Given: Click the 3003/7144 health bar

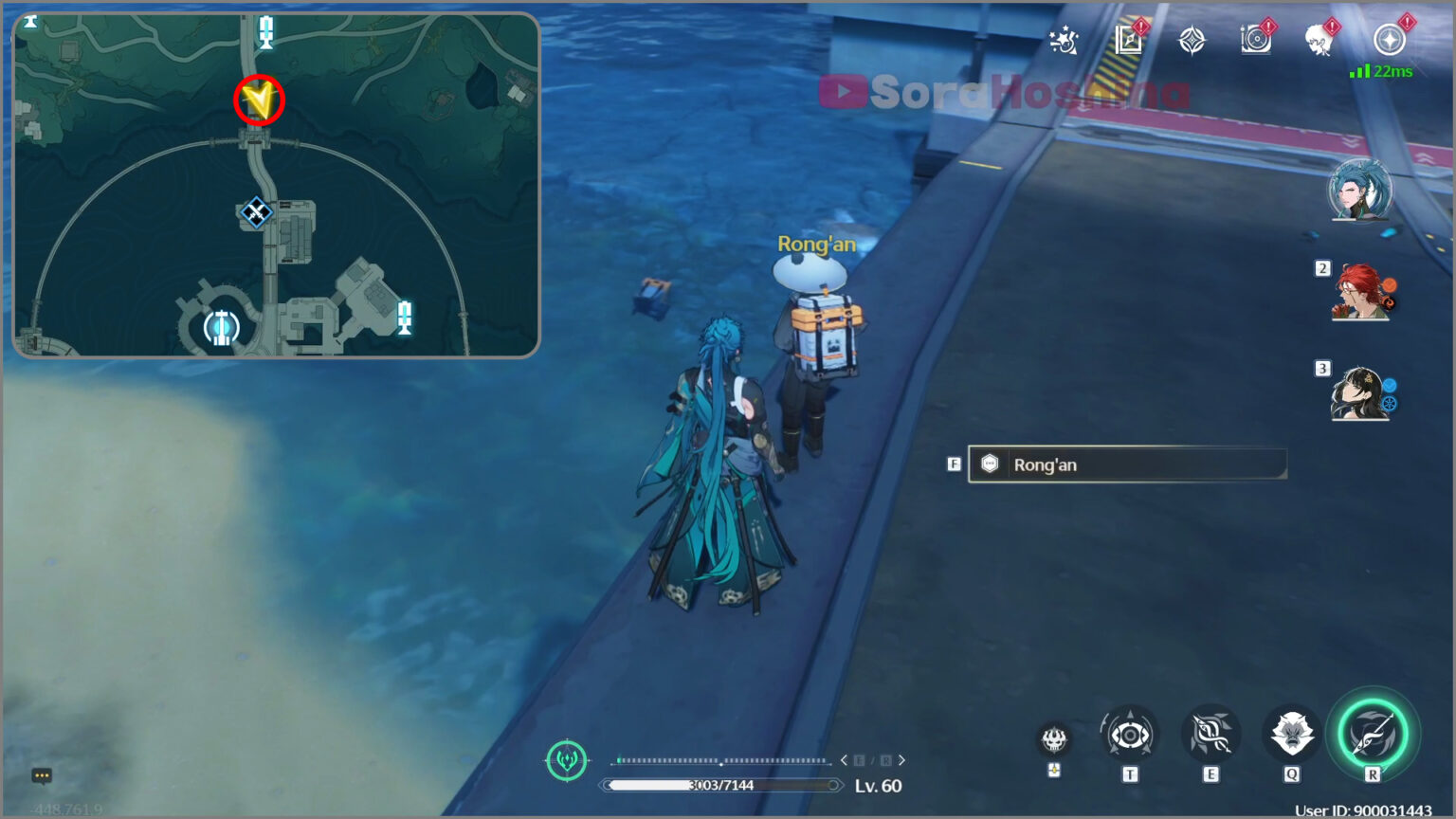Looking at the screenshot, I should pos(719,785).
